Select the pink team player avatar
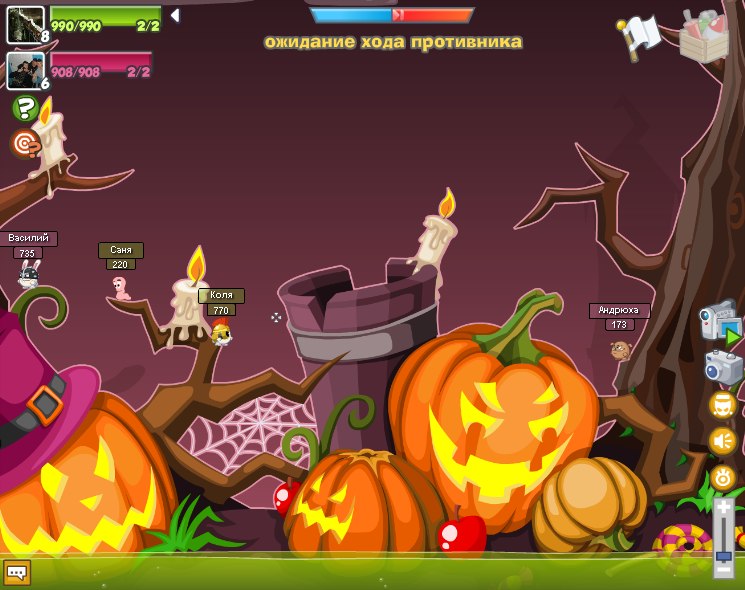 point(25,71)
